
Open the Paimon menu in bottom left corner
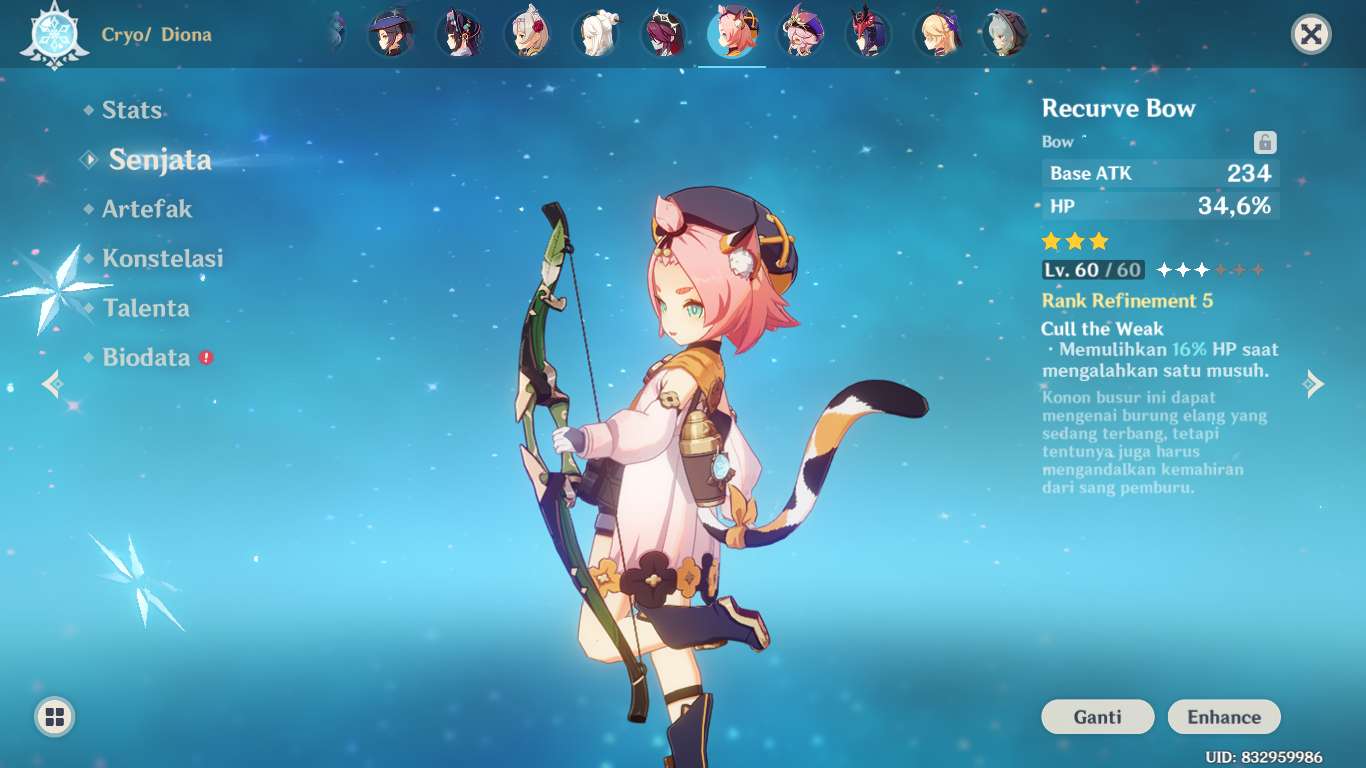click(x=56, y=716)
